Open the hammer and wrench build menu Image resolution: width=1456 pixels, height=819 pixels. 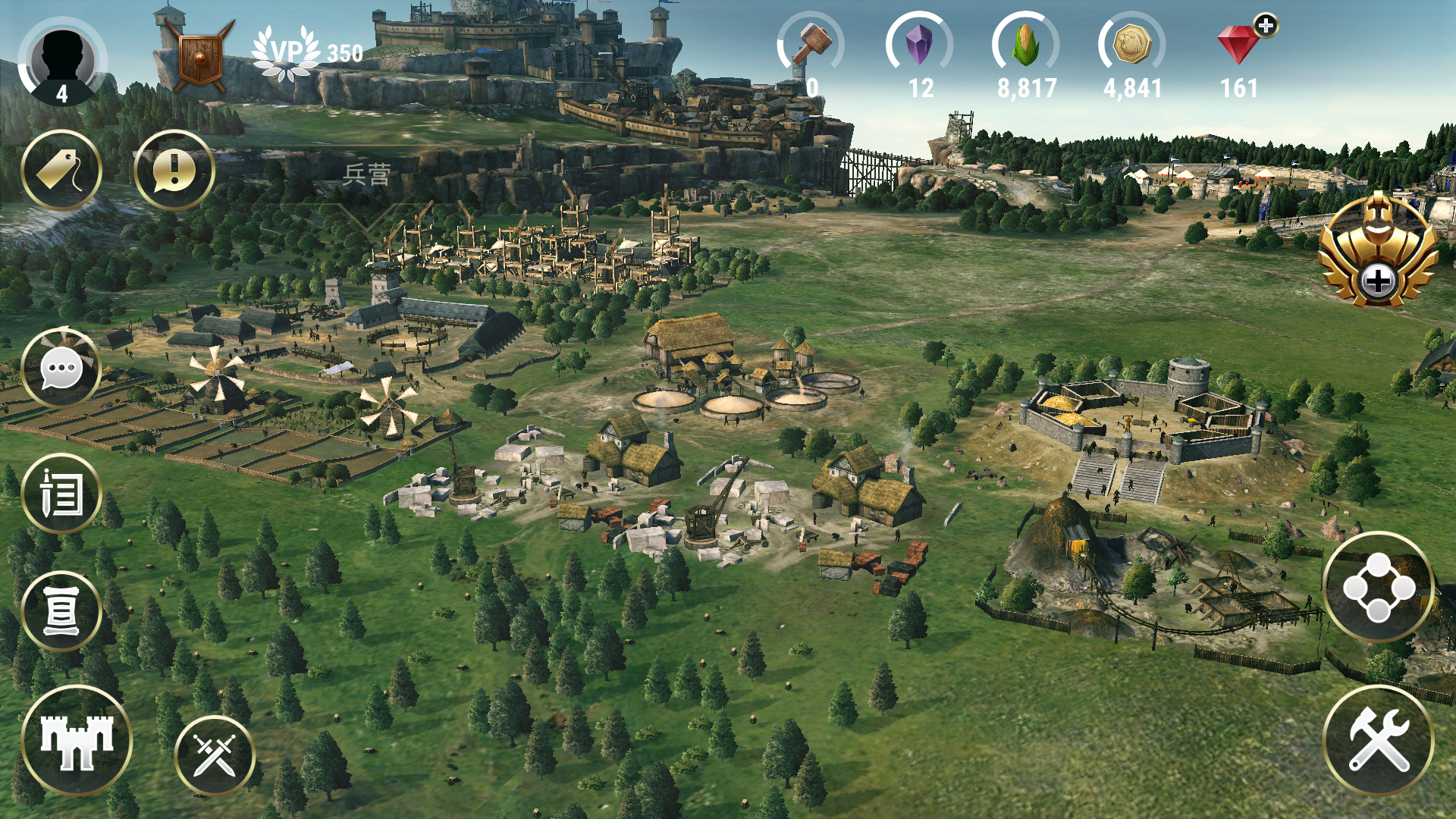1378,741
